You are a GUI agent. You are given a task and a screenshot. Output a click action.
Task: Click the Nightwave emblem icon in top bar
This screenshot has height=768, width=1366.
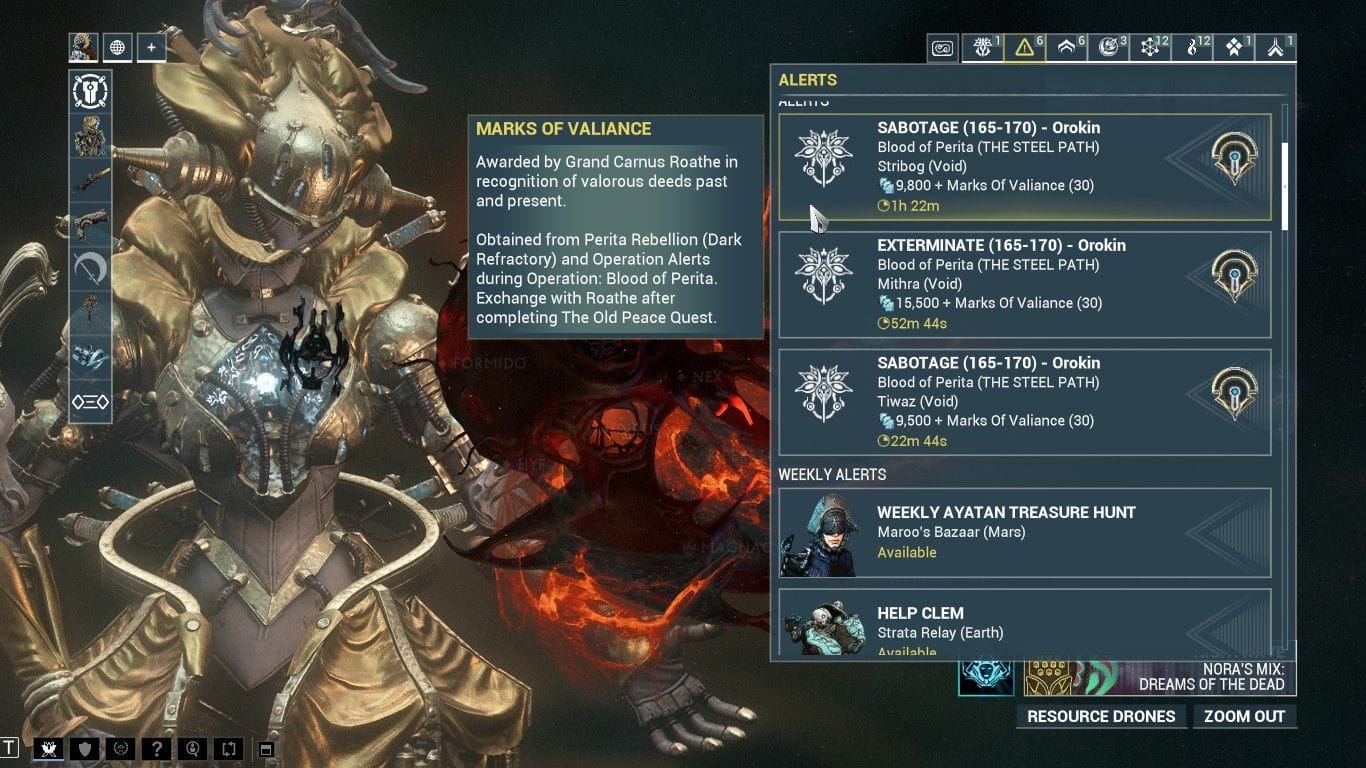[x=982, y=47]
